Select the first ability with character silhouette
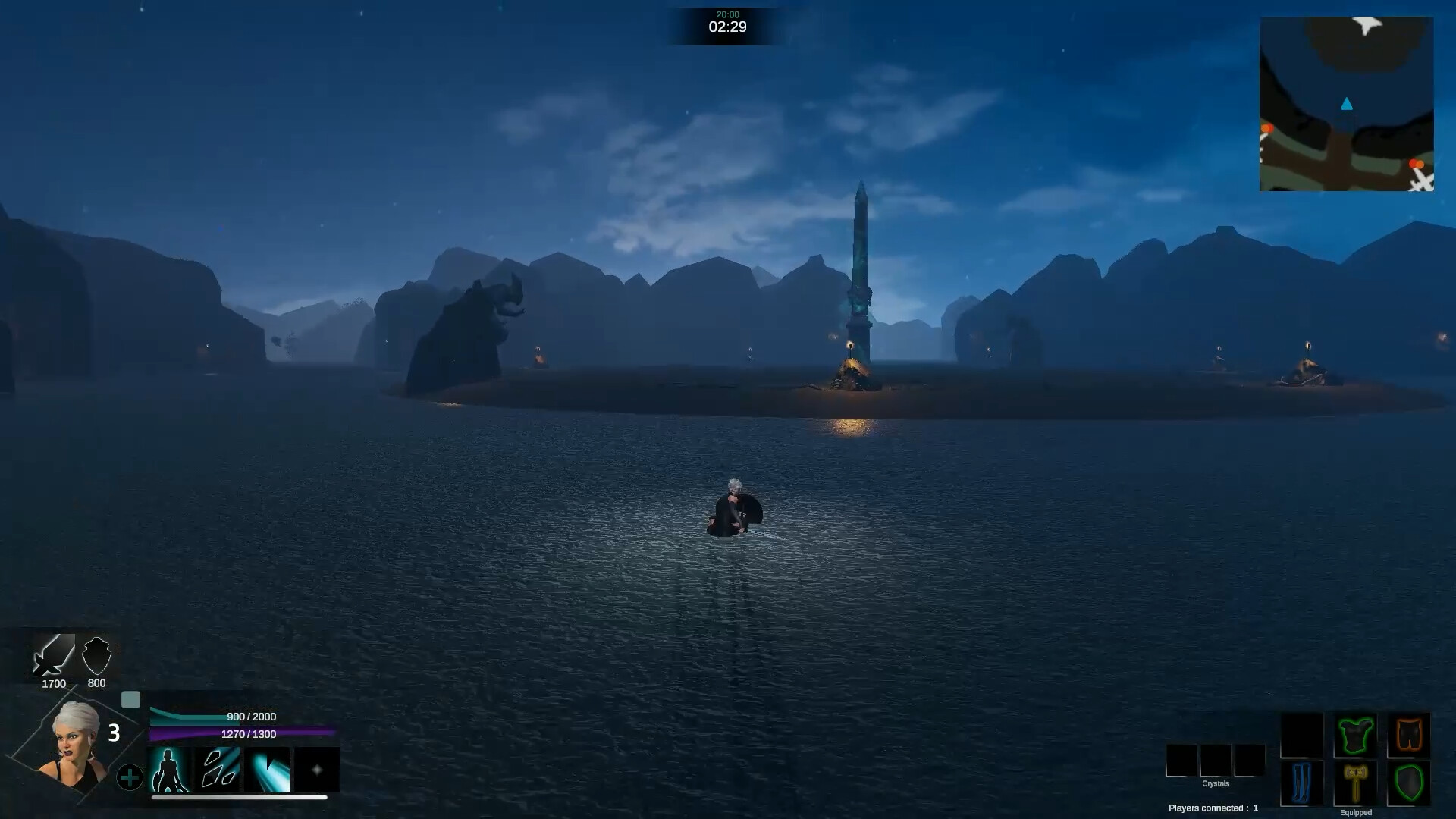Image resolution: width=1456 pixels, height=819 pixels. coord(171,770)
